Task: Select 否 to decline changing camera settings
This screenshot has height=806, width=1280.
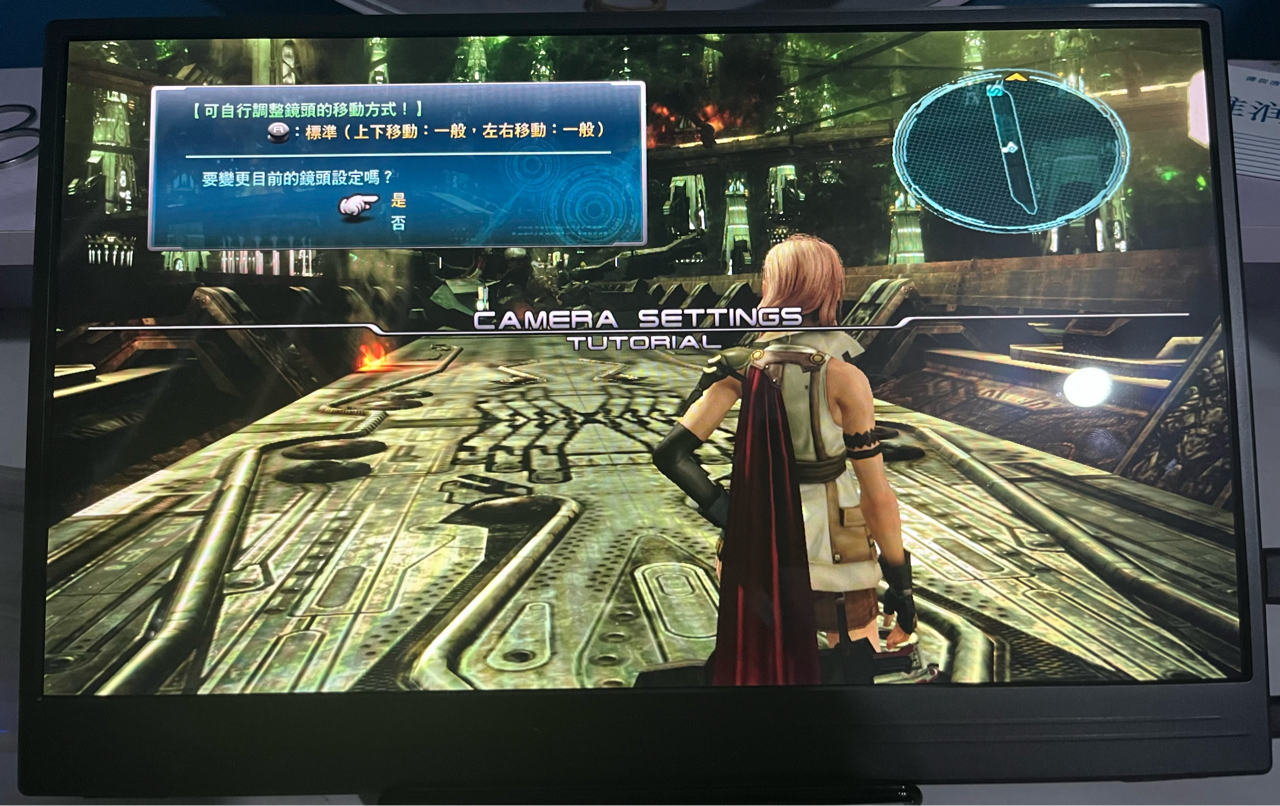Action: tap(396, 222)
